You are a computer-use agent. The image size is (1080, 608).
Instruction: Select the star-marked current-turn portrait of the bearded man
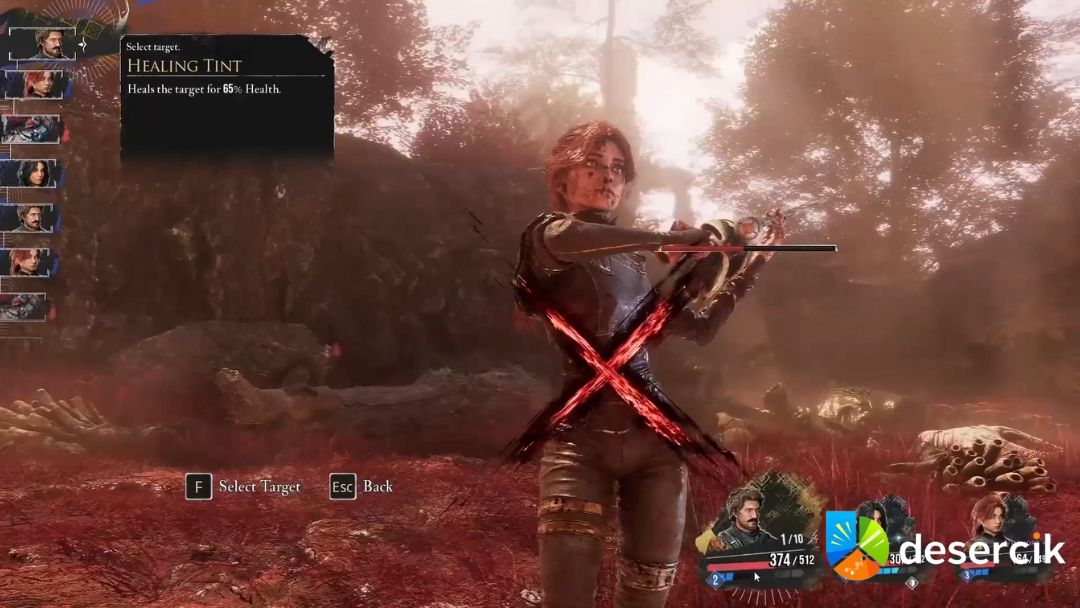coord(42,43)
